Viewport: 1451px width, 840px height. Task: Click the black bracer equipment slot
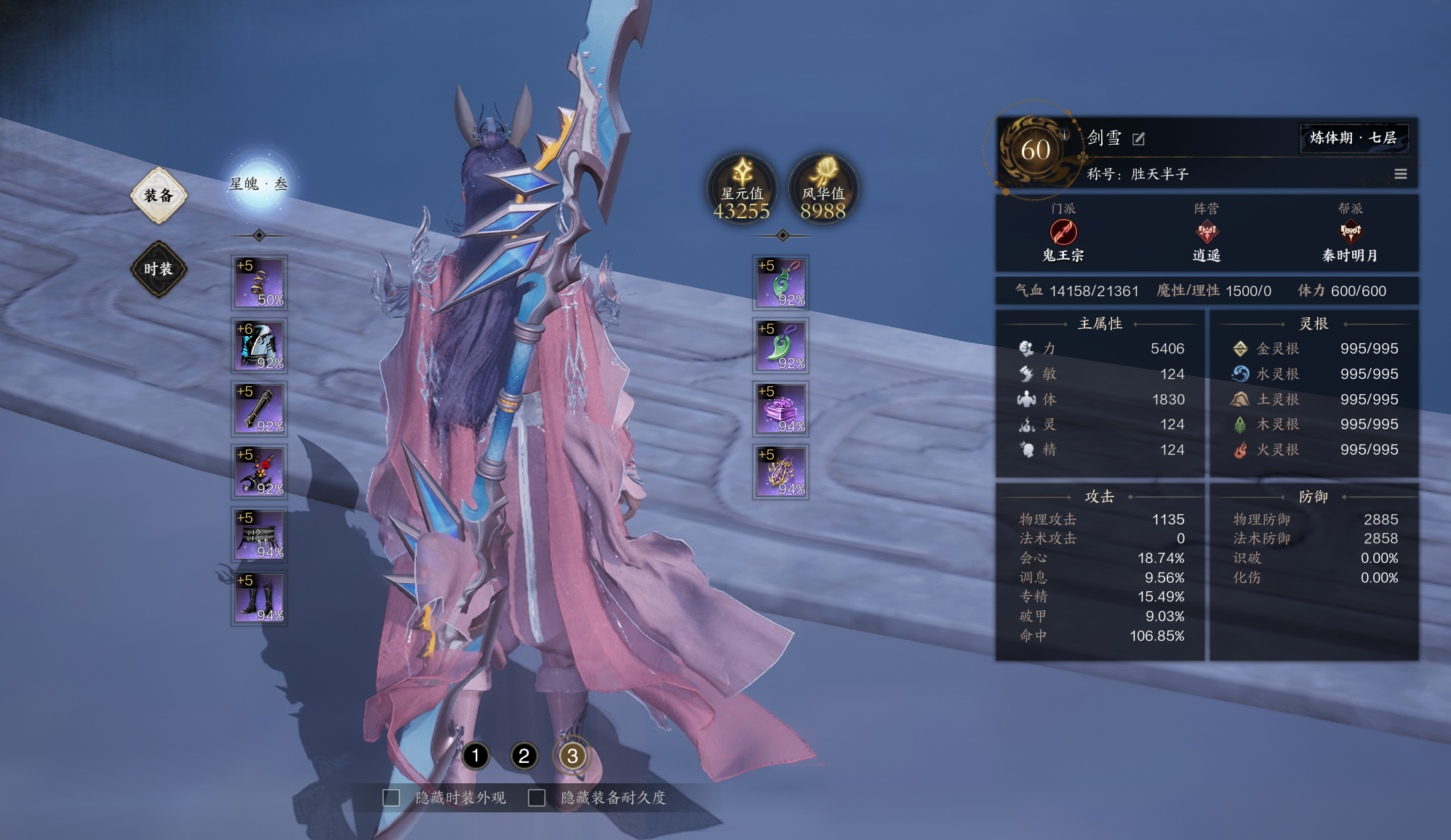tap(260, 409)
